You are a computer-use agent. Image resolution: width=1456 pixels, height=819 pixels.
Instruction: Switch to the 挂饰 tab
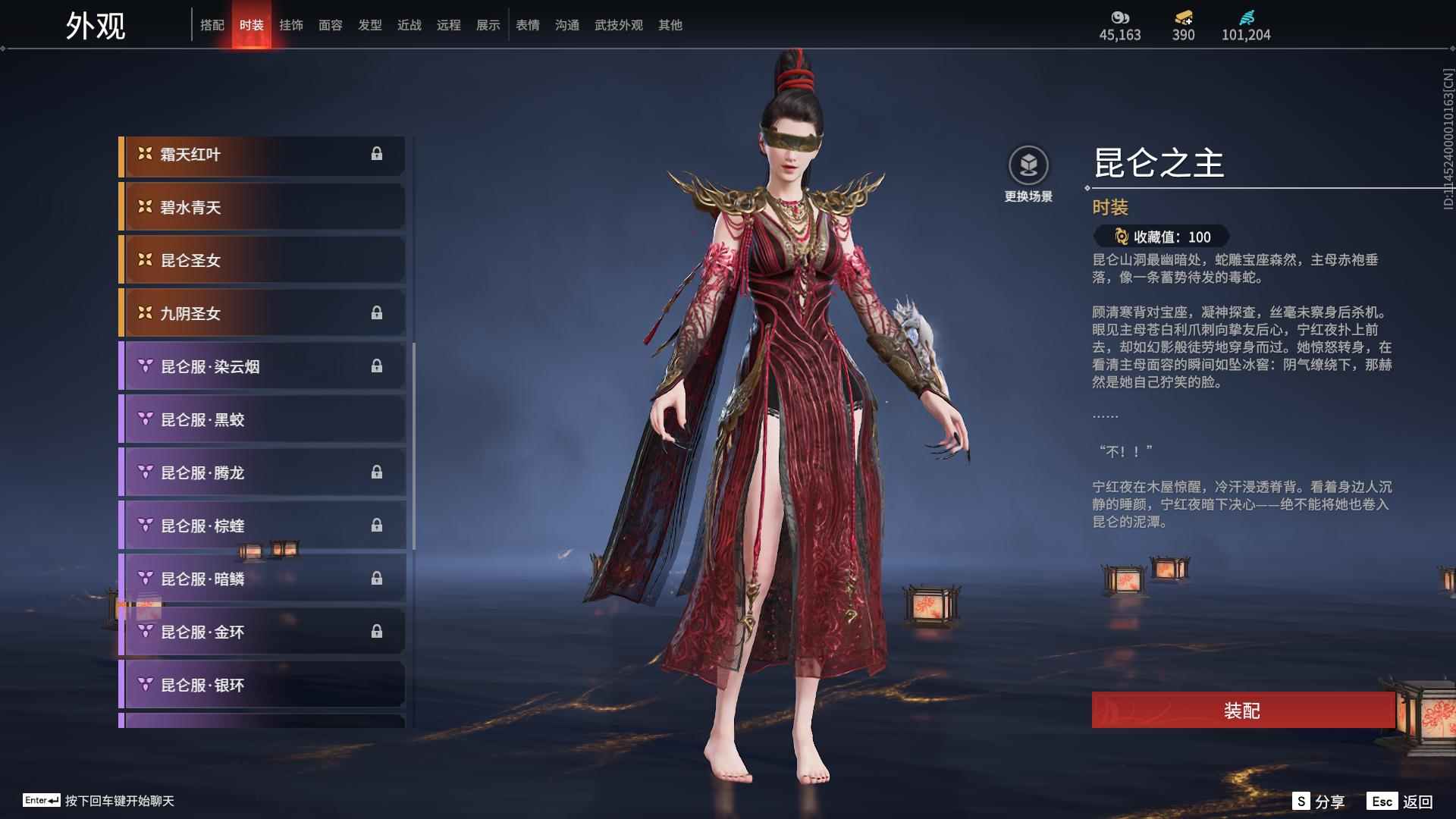pos(292,25)
